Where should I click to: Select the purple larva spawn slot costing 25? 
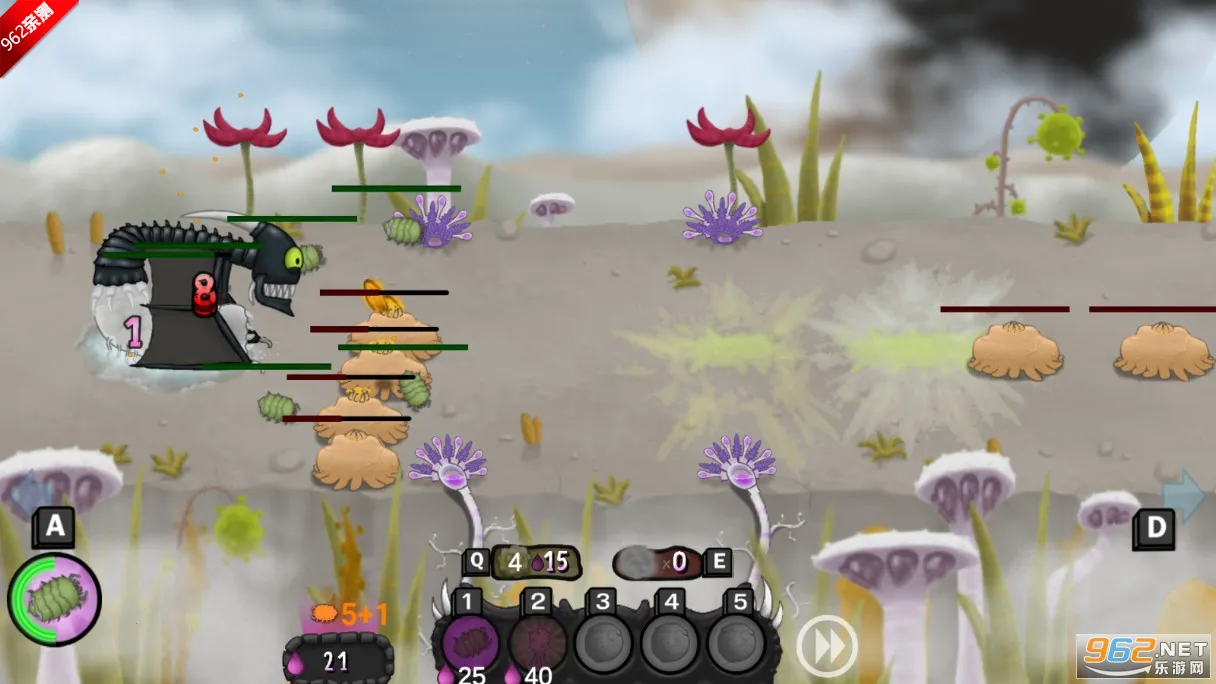(470, 643)
